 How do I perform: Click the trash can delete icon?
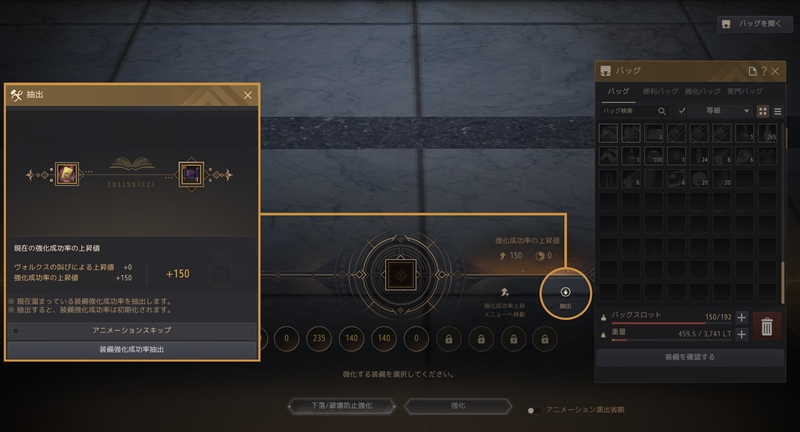[767, 327]
